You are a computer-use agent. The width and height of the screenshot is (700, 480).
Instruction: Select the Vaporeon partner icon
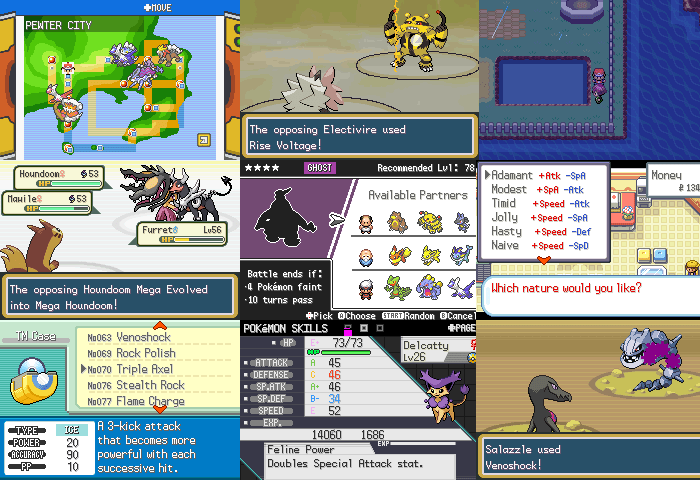click(x=463, y=254)
